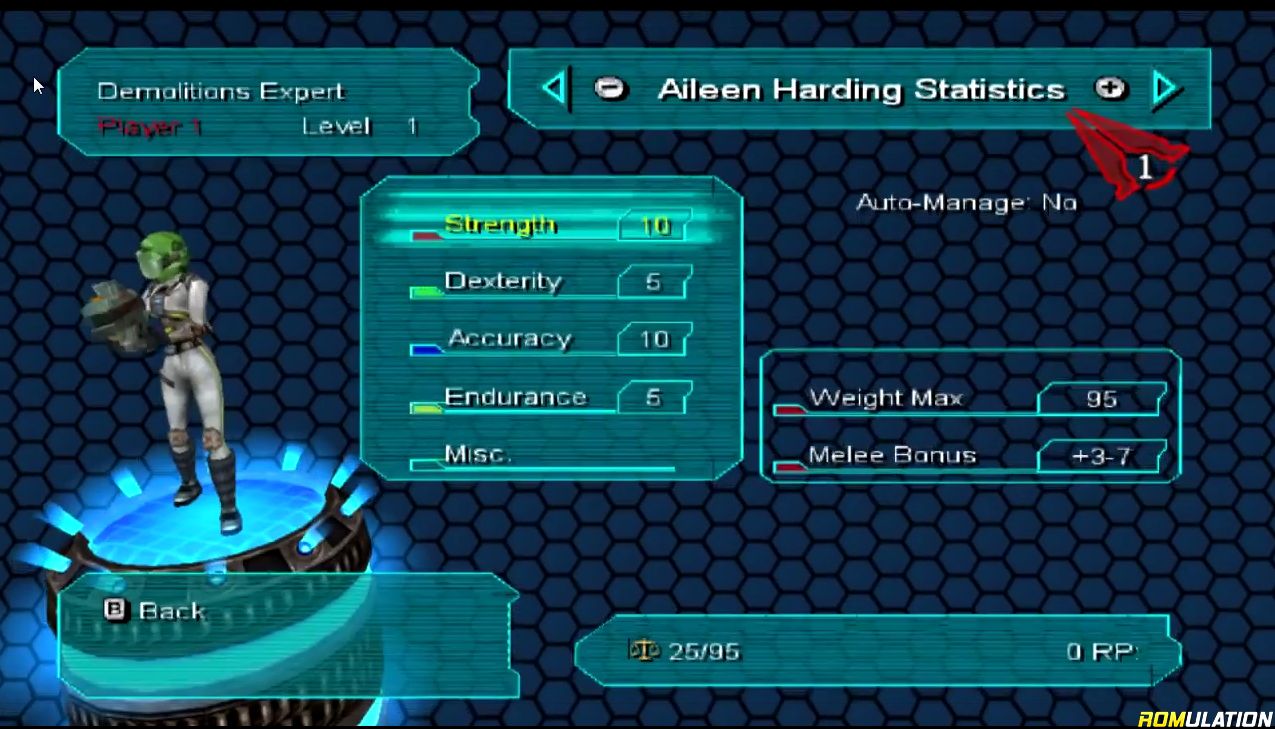Viewport: 1275px width, 729px height.
Task: Toggle the Auto-Manage setting
Action: point(966,202)
